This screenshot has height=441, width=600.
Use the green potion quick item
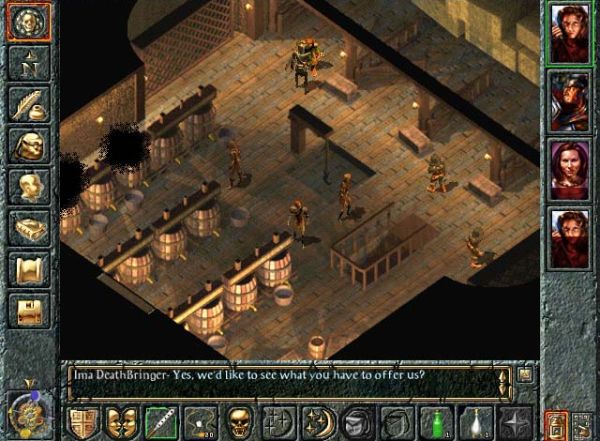[434, 420]
